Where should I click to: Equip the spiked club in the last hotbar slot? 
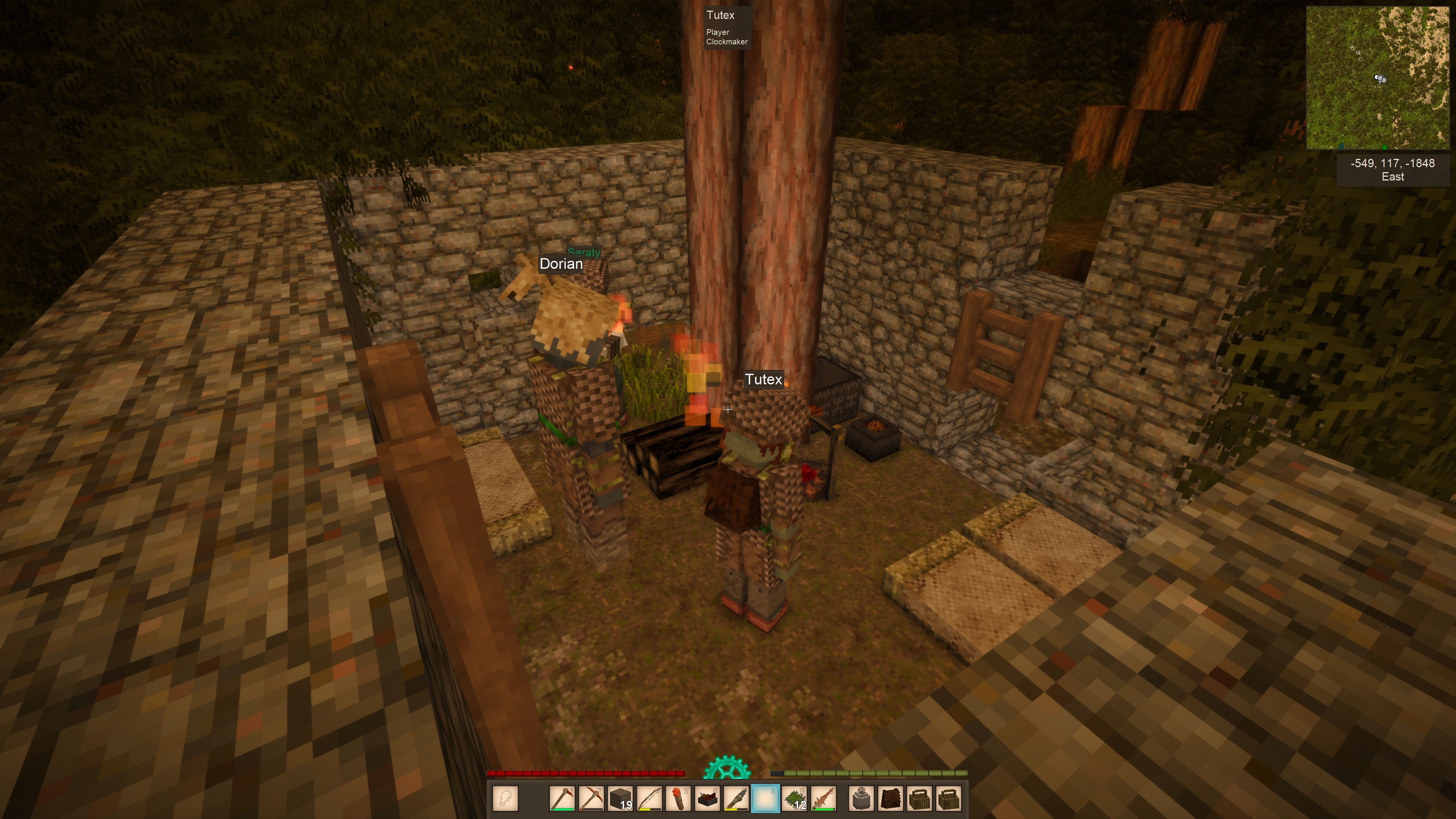(824, 799)
